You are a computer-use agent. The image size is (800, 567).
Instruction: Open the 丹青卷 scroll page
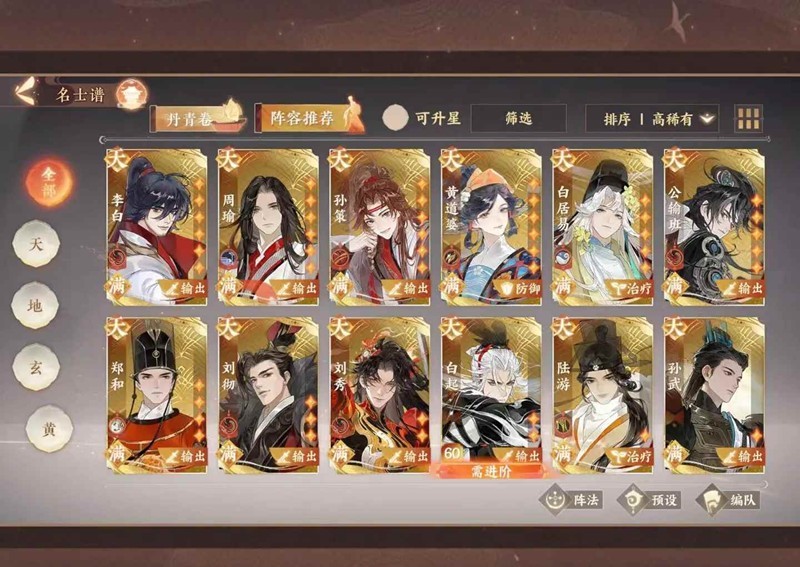(196, 118)
